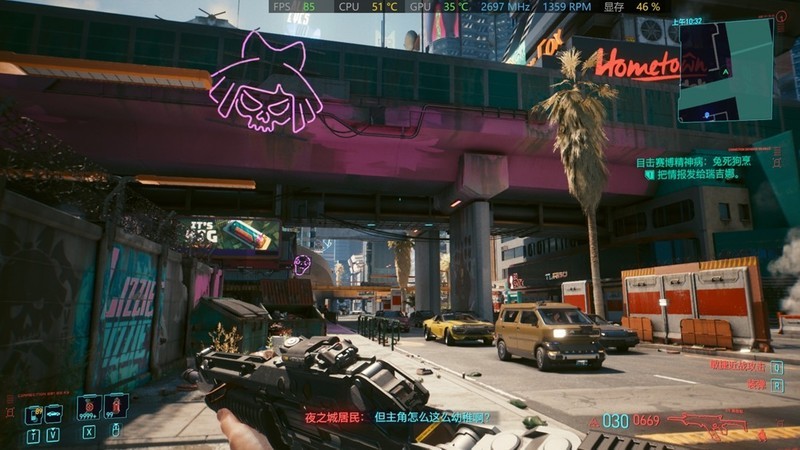Image resolution: width=800 pixels, height=450 pixels.
Task: Select the red grenade slot
Action: [116, 407]
